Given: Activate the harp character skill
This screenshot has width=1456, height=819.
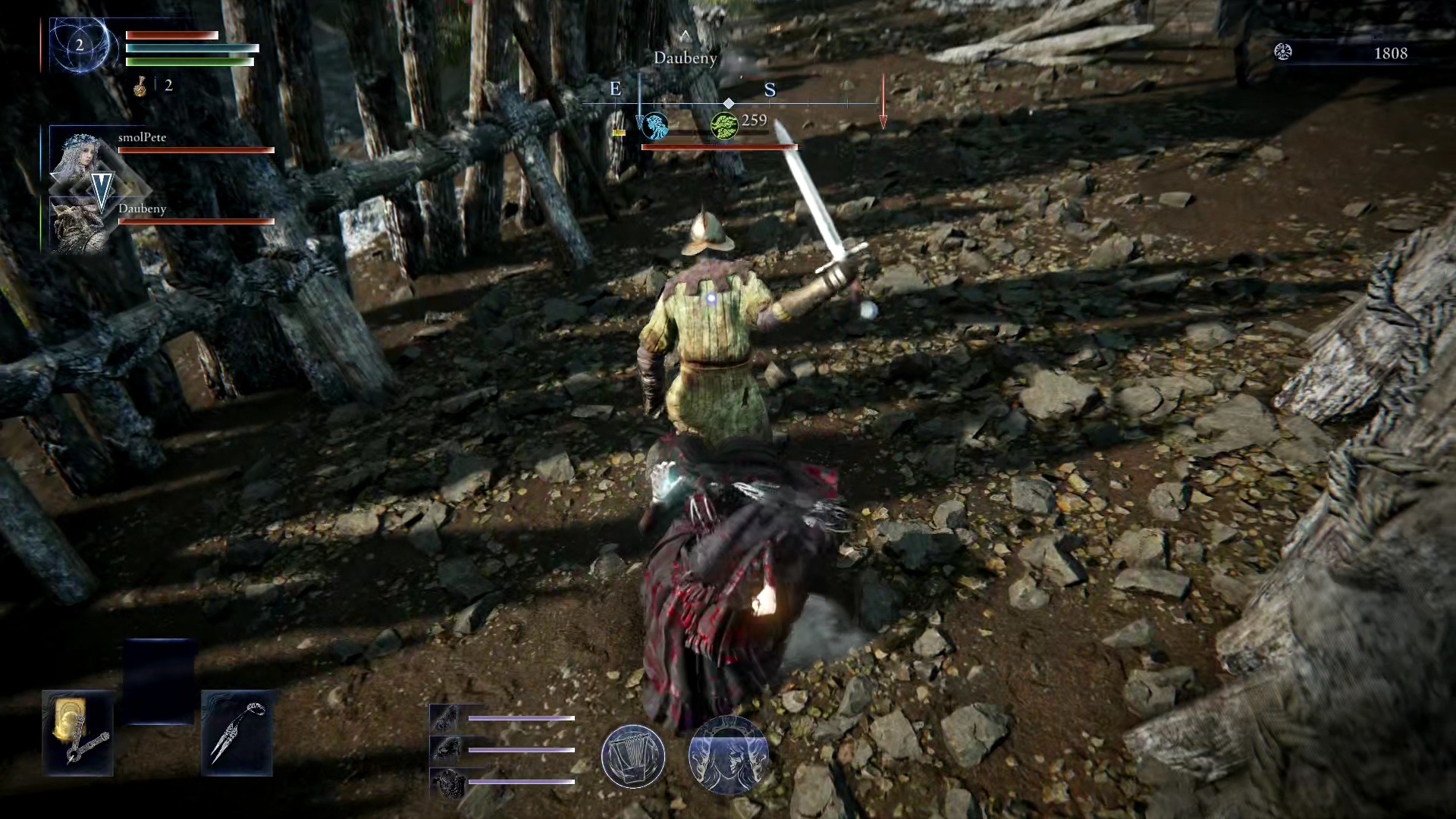Looking at the screenshot, I should tap(633, 755).
